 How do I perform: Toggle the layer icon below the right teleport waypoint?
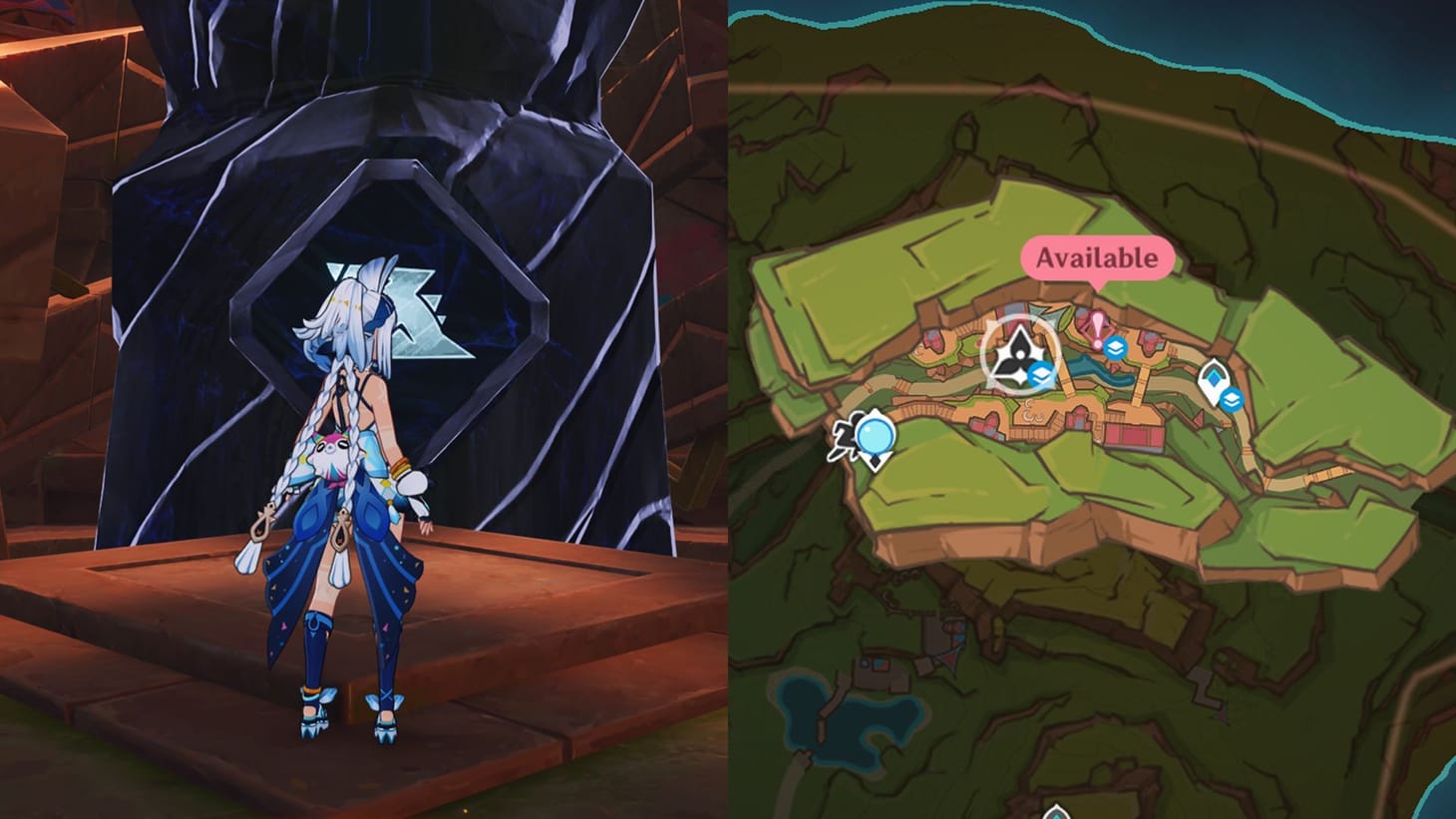(1232, 397)
